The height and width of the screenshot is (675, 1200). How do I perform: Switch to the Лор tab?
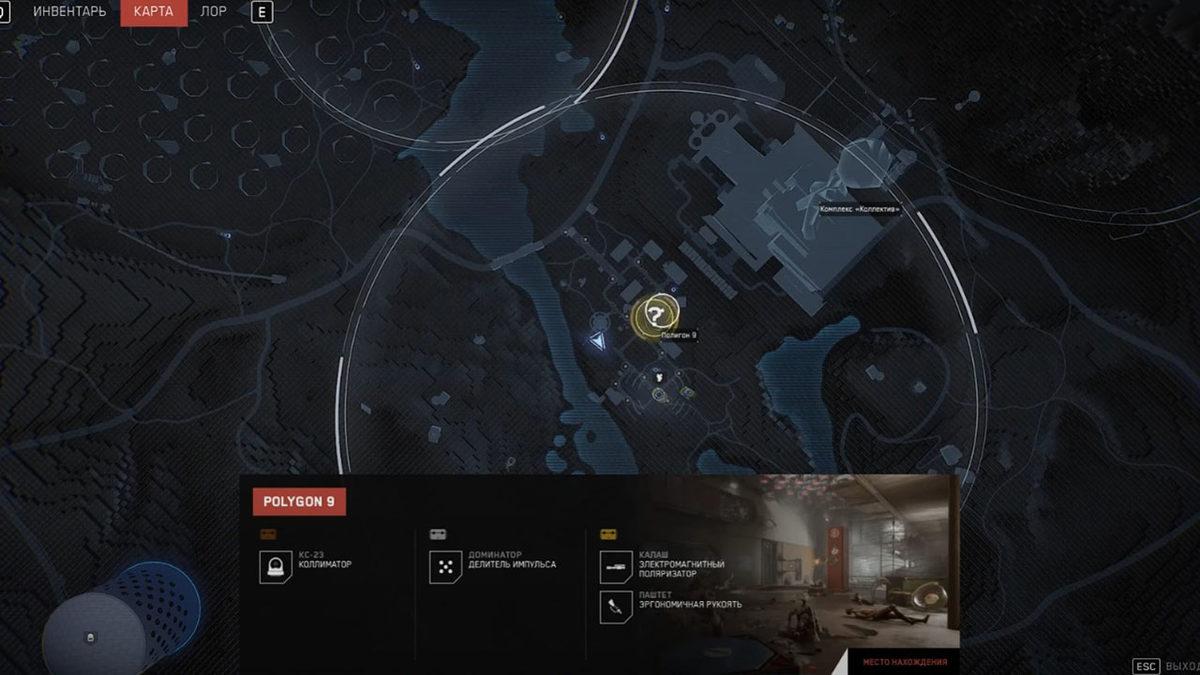213,12
